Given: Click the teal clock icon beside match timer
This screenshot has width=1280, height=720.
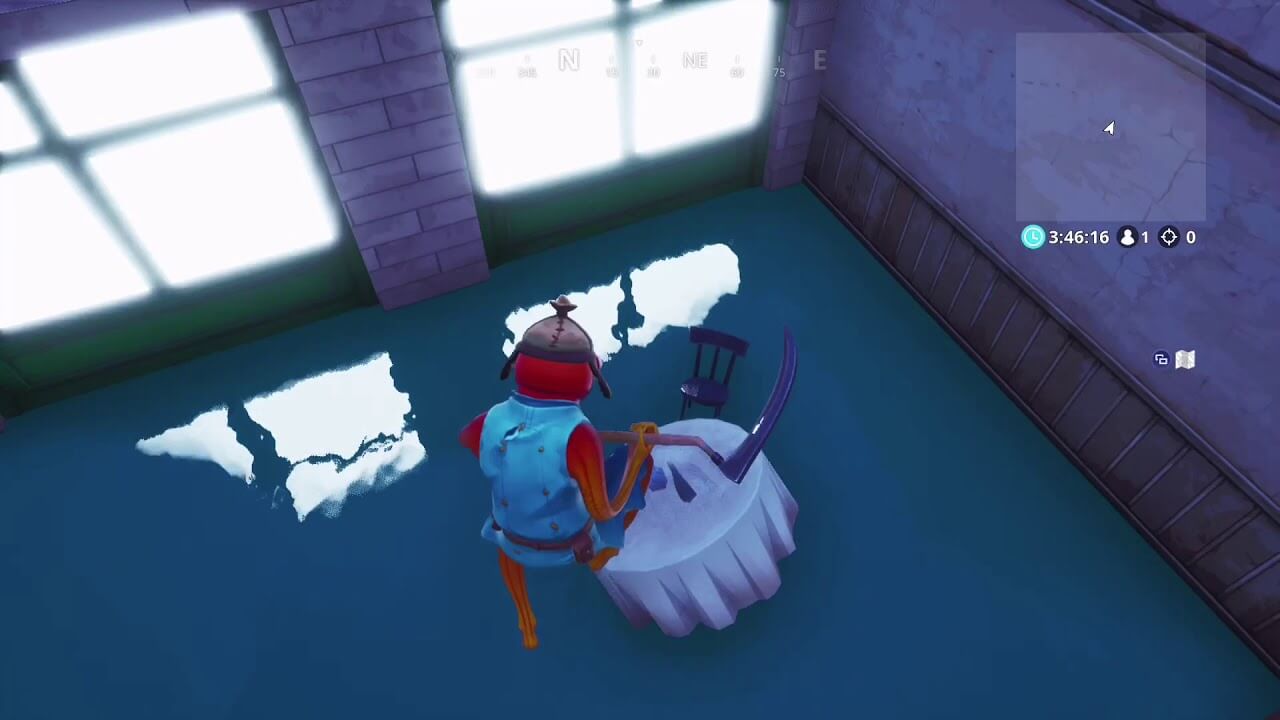Looking at the screenshot, I should tap(1032, 238).
